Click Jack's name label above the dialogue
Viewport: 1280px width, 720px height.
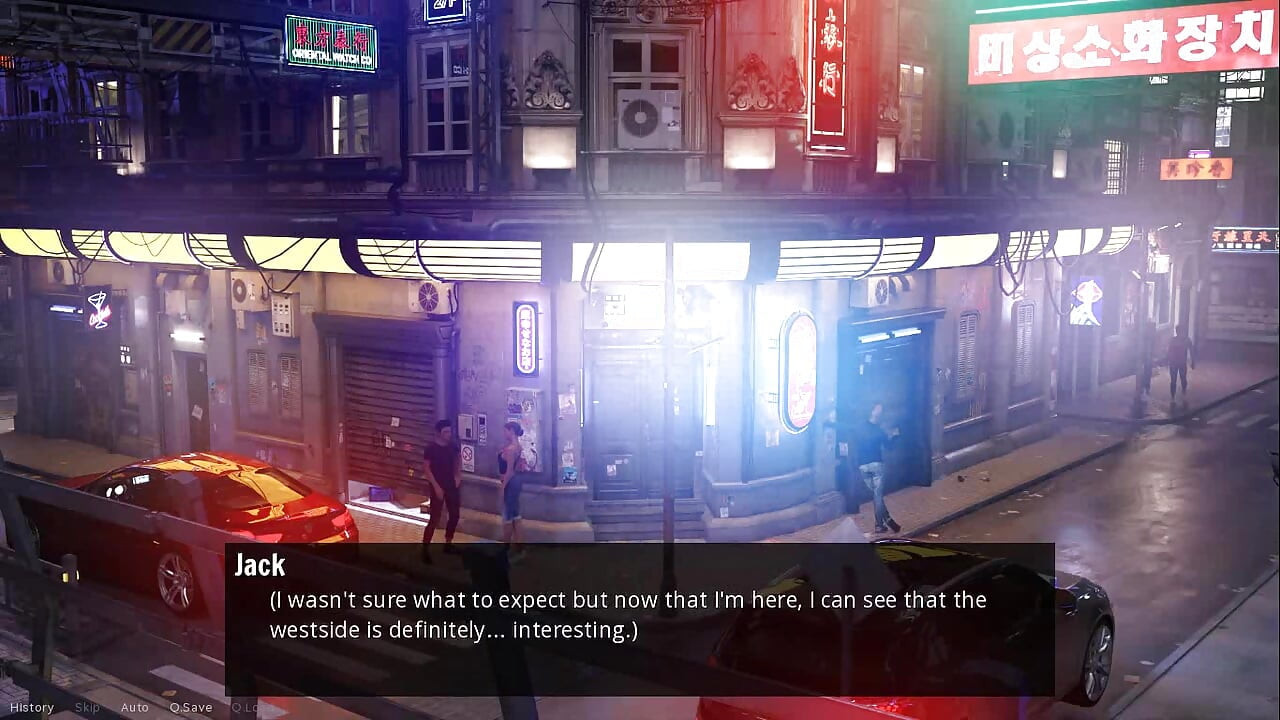coord(259,566)
